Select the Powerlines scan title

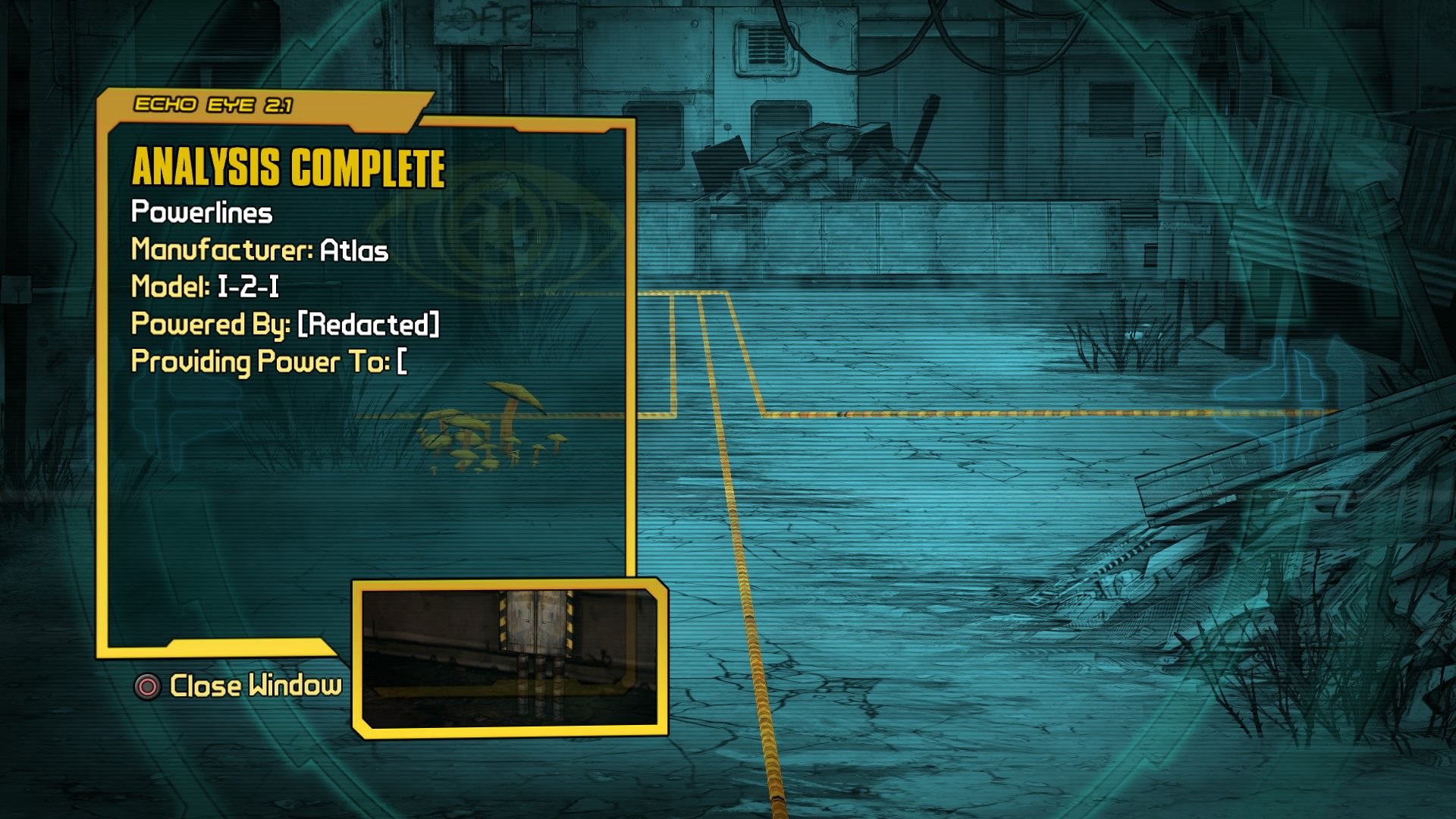(x=202, y=213)
